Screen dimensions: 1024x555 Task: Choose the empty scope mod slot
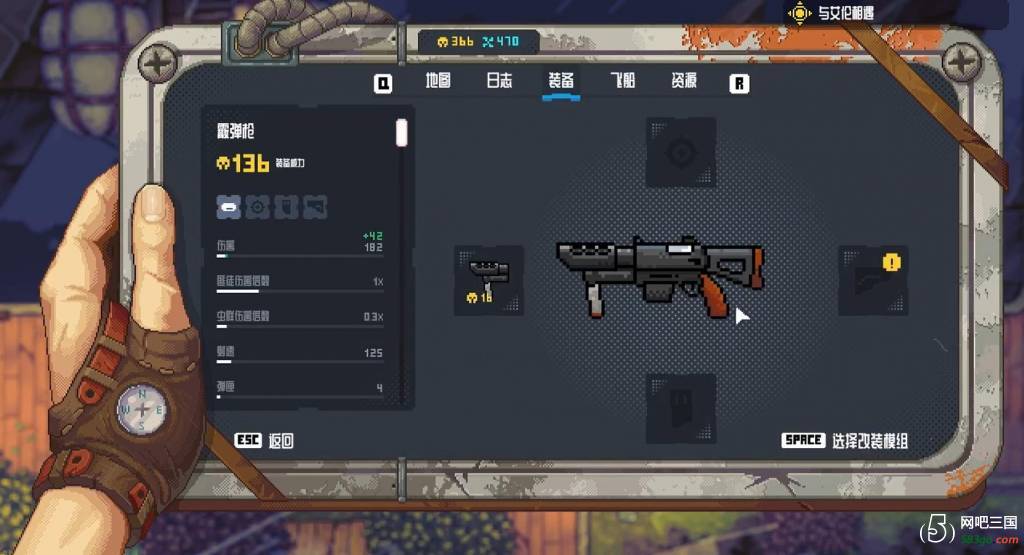click(680, 152)
